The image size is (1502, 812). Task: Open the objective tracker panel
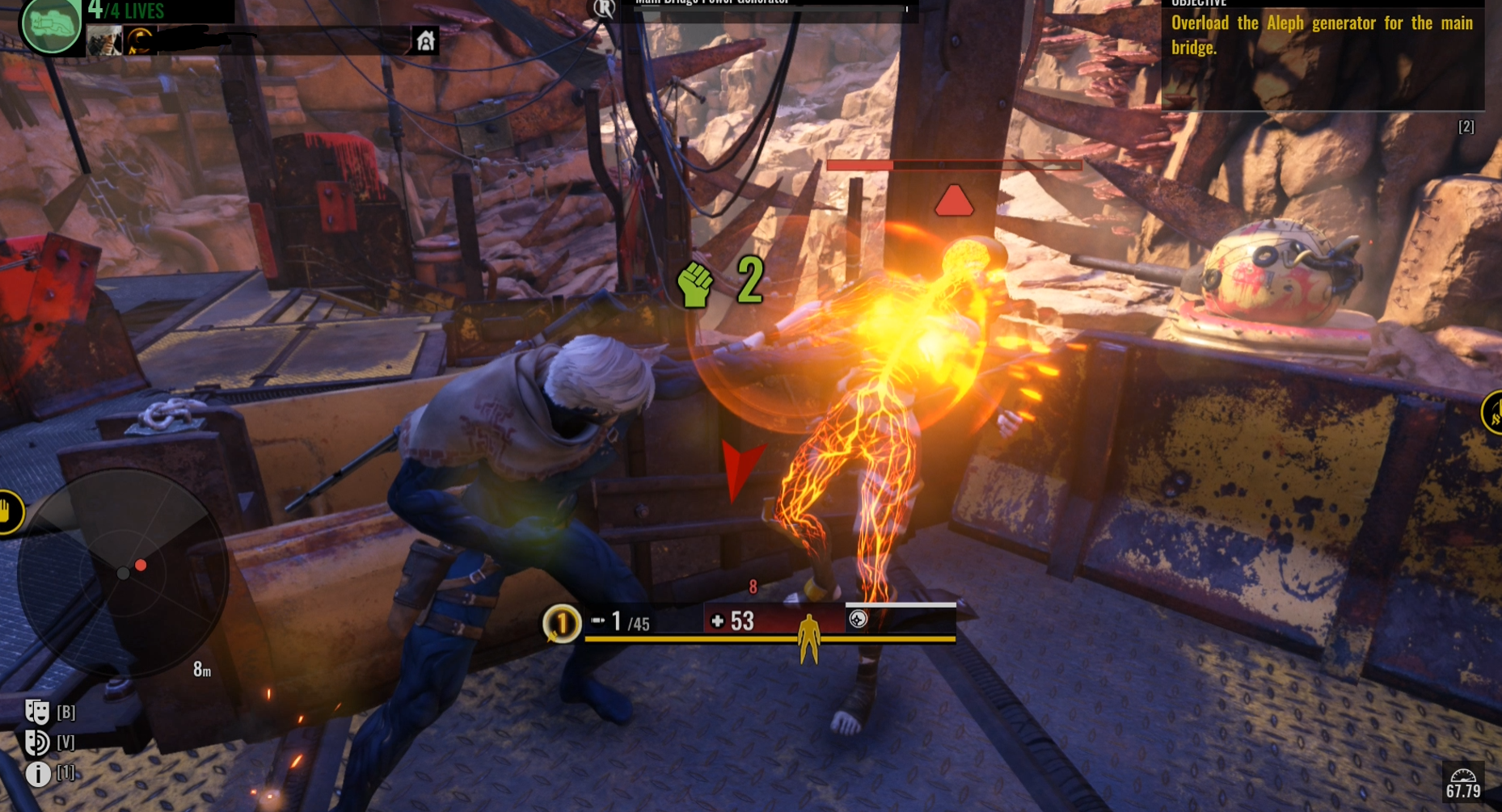point(1322,53)
